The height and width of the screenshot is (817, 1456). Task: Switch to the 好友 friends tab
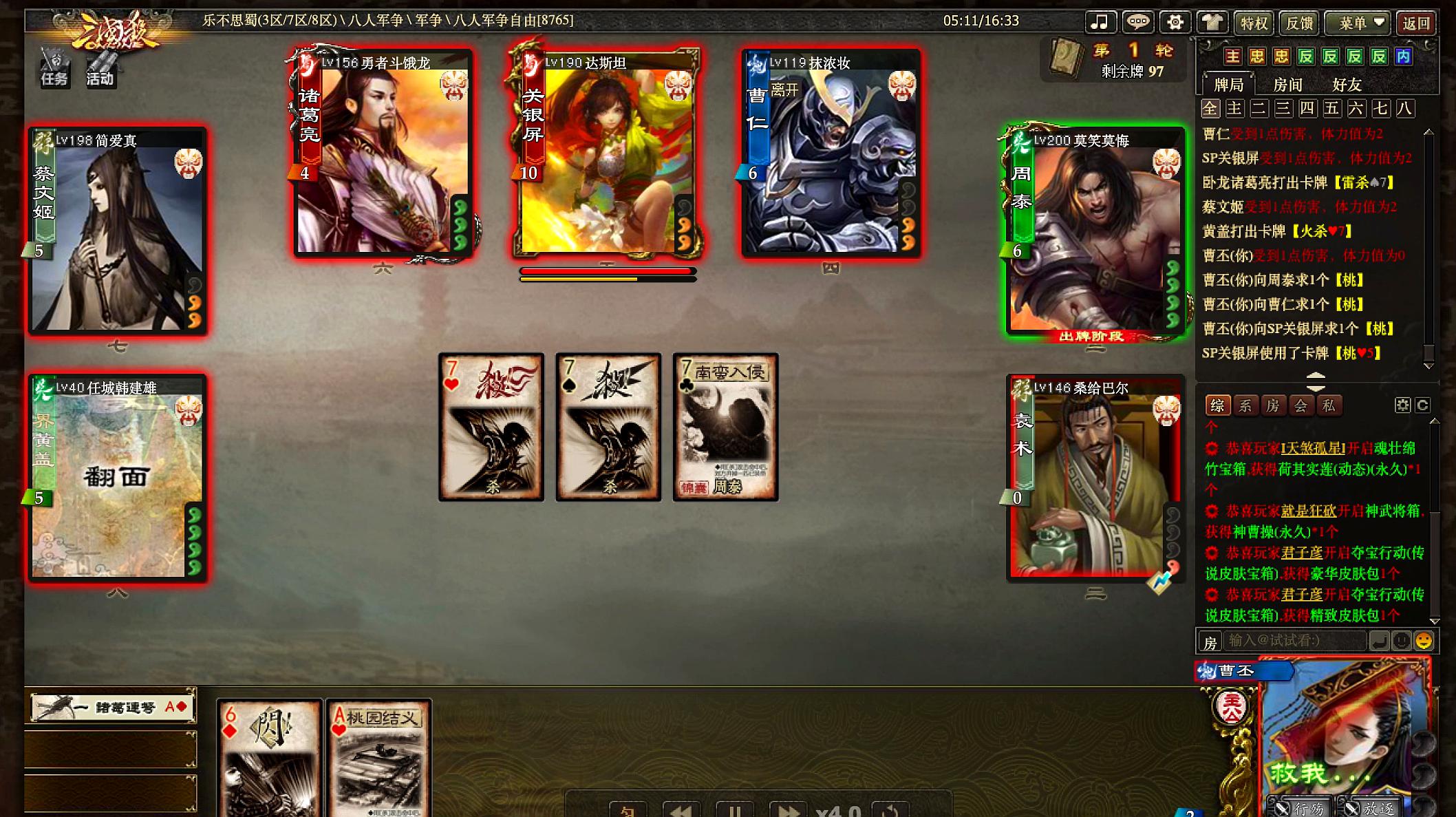pyautogui.click(x=1347, y=85)
